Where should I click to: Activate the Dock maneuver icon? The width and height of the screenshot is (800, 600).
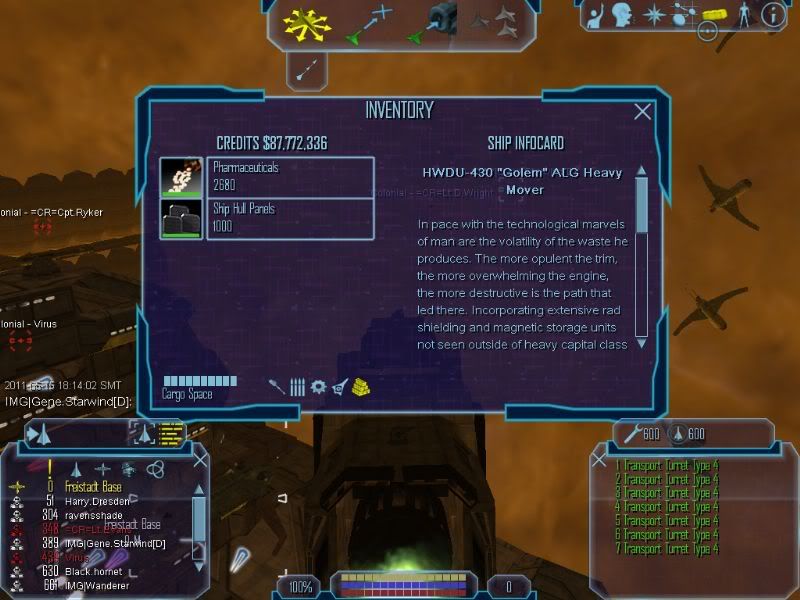pyautogui.click(x=432, y=24)
